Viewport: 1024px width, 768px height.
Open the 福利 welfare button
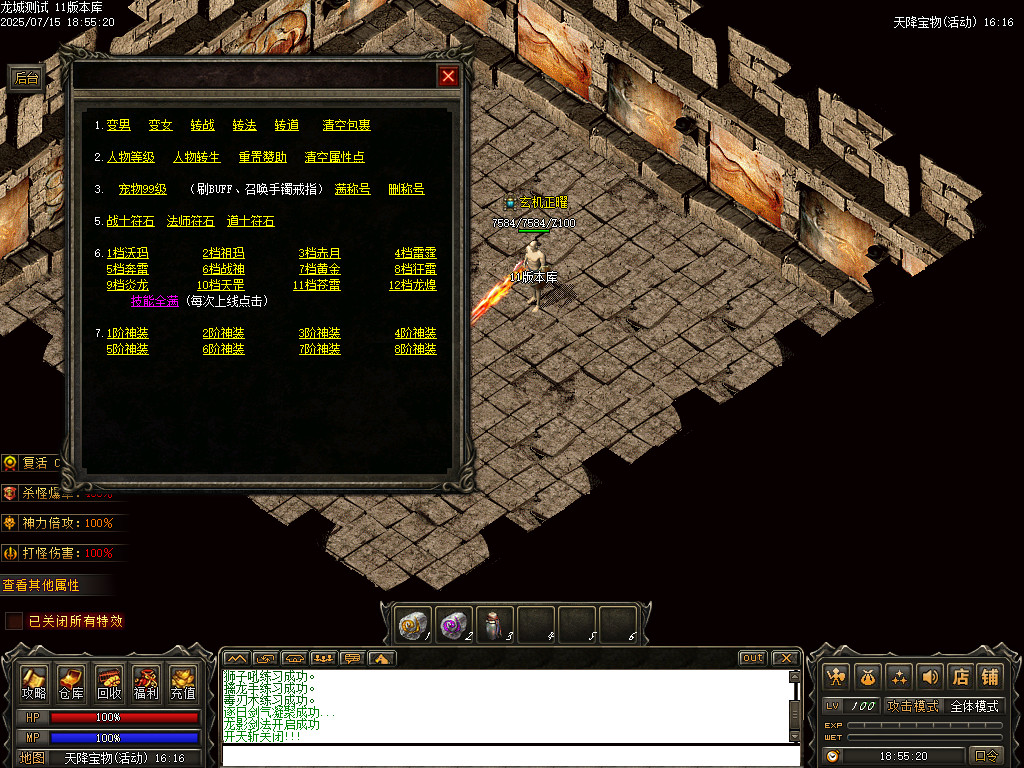(x=146, y=683)
